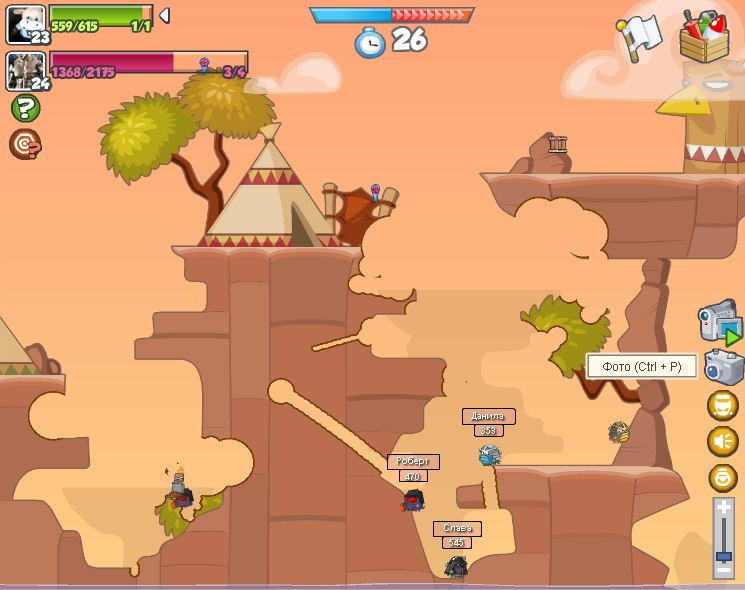Take a screenshot with the photo camera

[722, 367]
